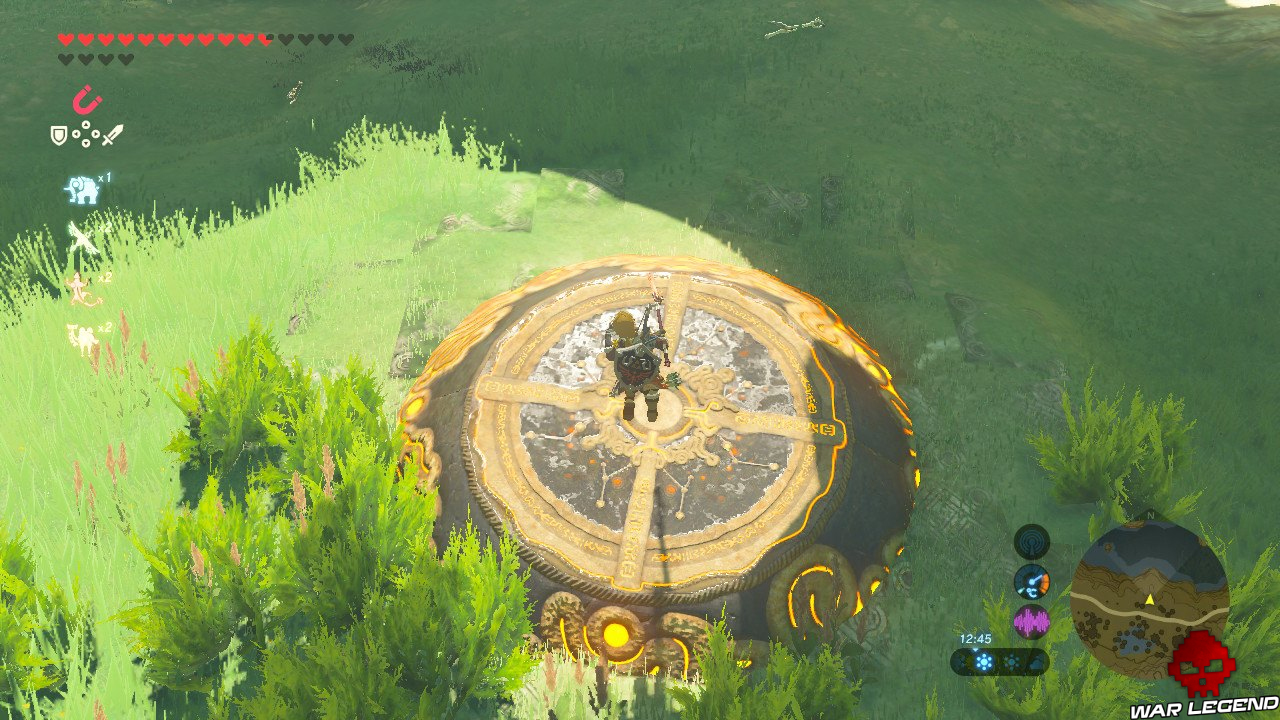Click the in-game clock reading 12:45

tap(976, 638)
